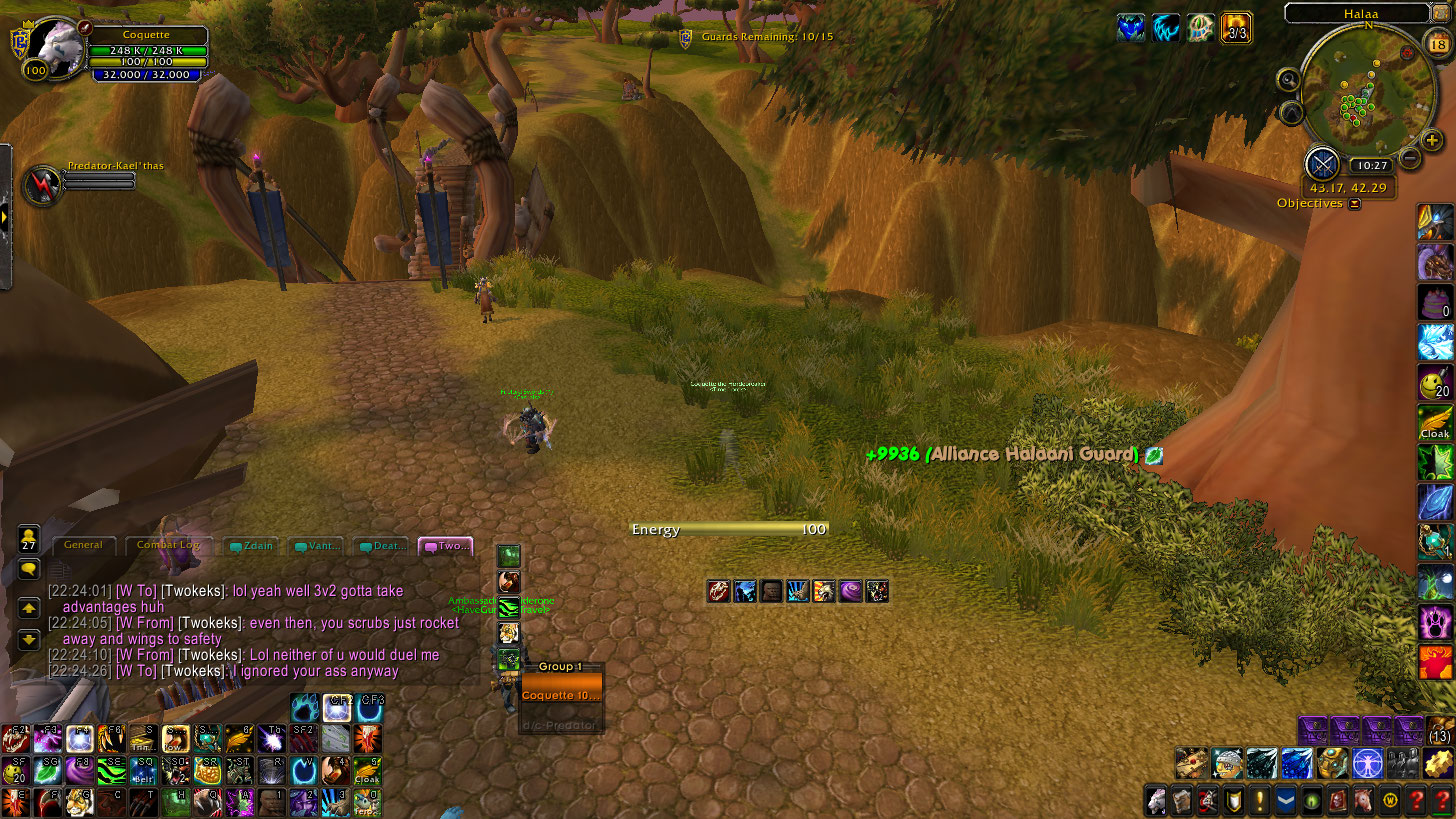
Task: Zoom out the minimap with the minus button
Action: (1410, 157)
